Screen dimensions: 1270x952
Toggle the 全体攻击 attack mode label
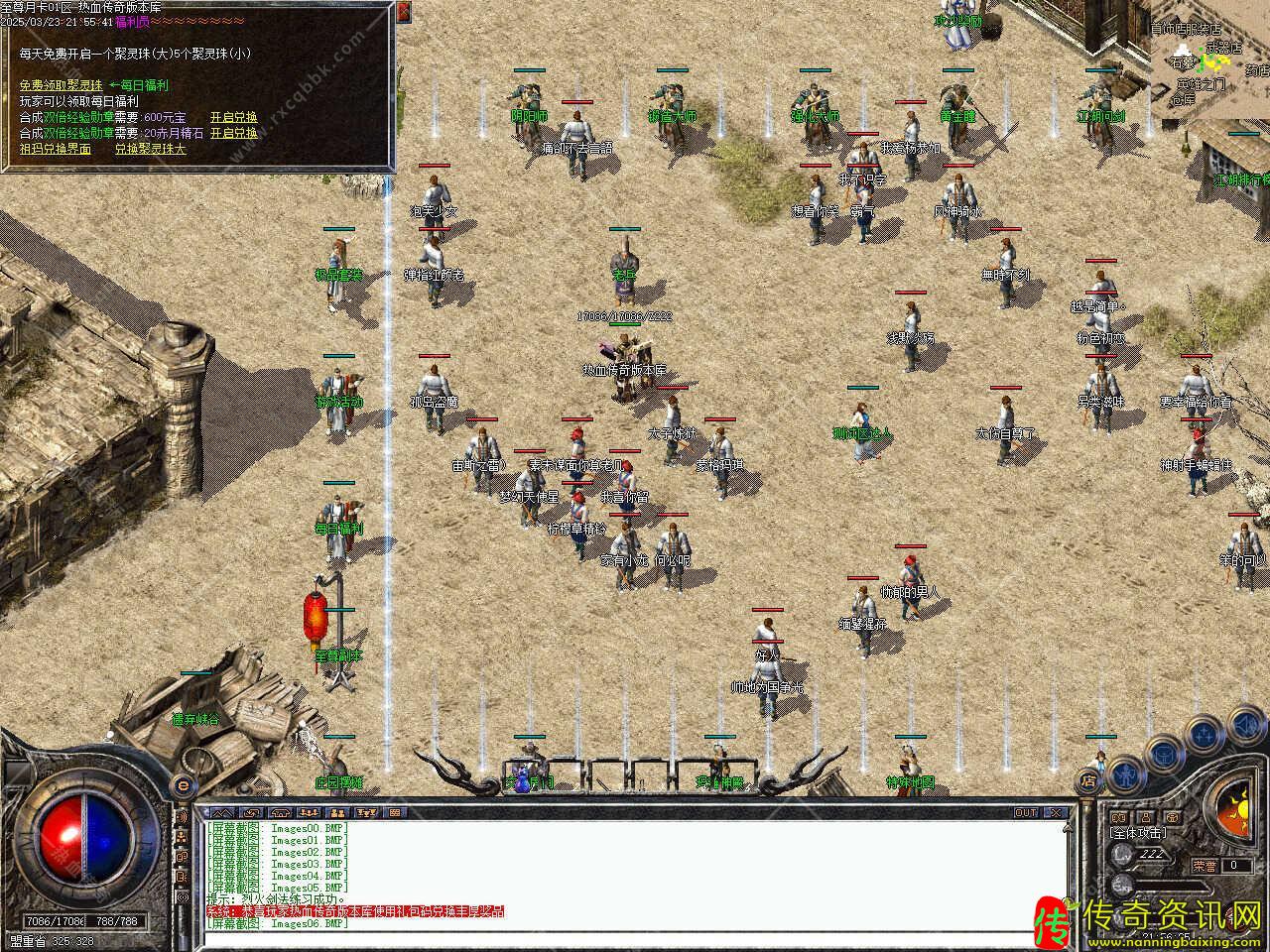click(x=1138, y=833)
